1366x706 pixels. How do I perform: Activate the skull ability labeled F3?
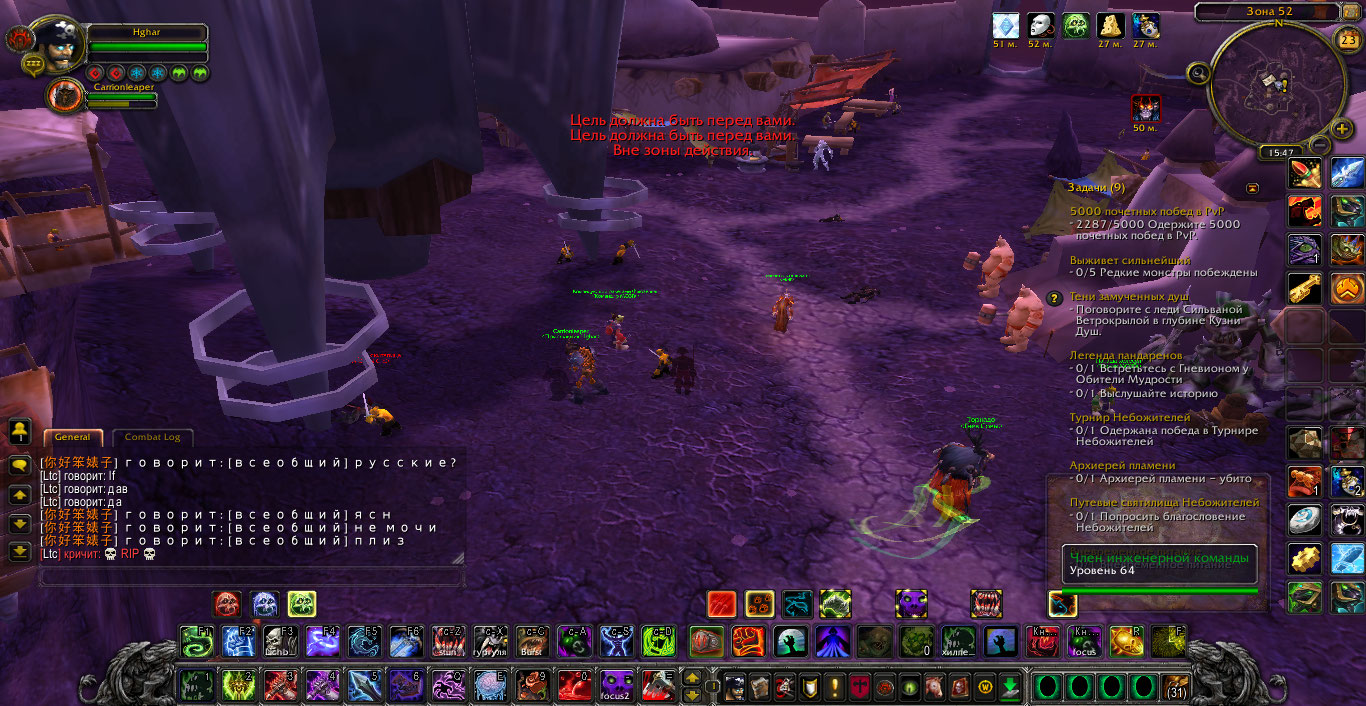click(x=279, y=641)
